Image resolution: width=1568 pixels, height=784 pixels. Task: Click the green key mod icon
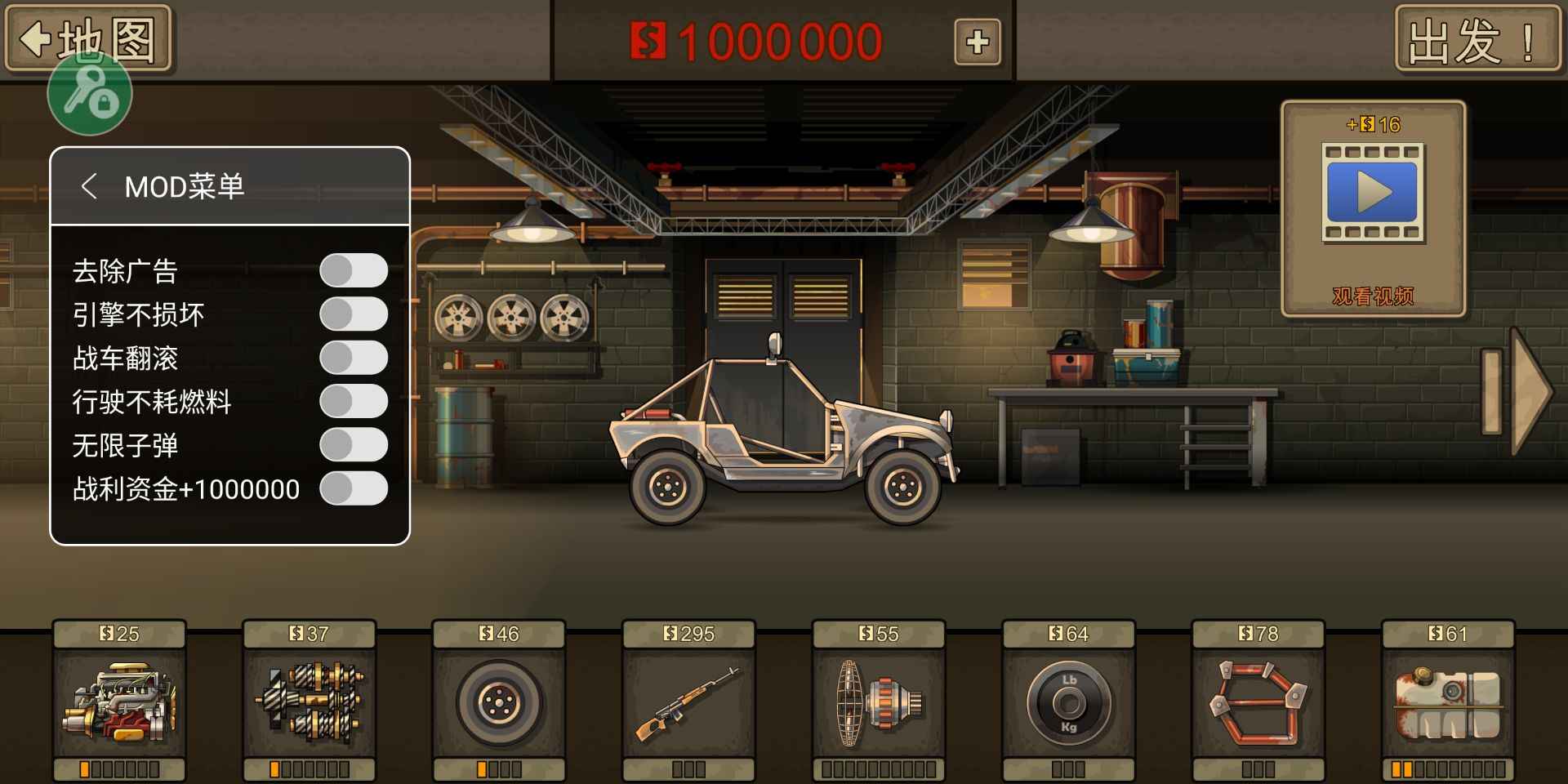(88, 92)
